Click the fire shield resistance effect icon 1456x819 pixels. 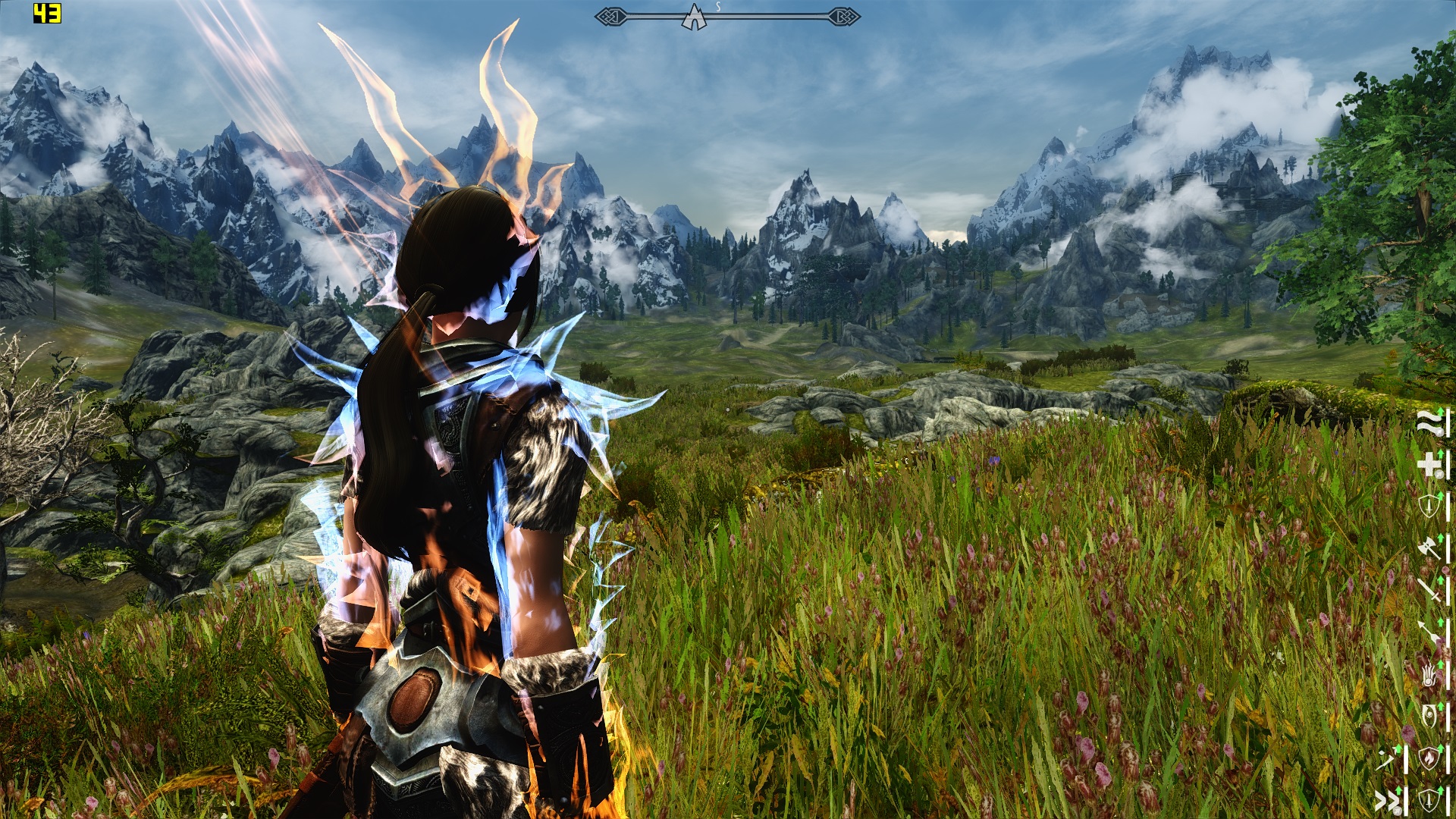tap(1429, 757)
